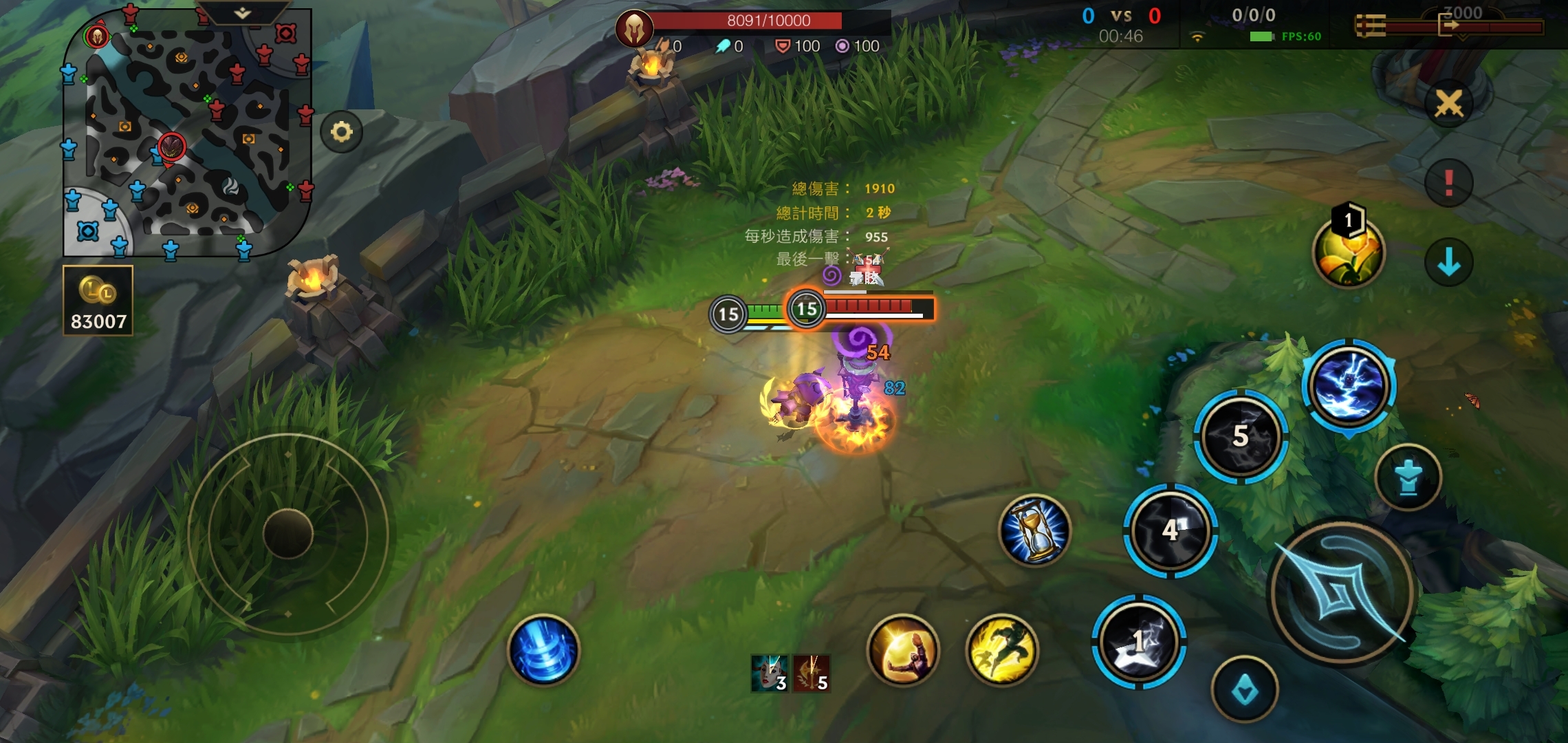Activate the blue recall button

pyautogui.click(x=543, y=650)
